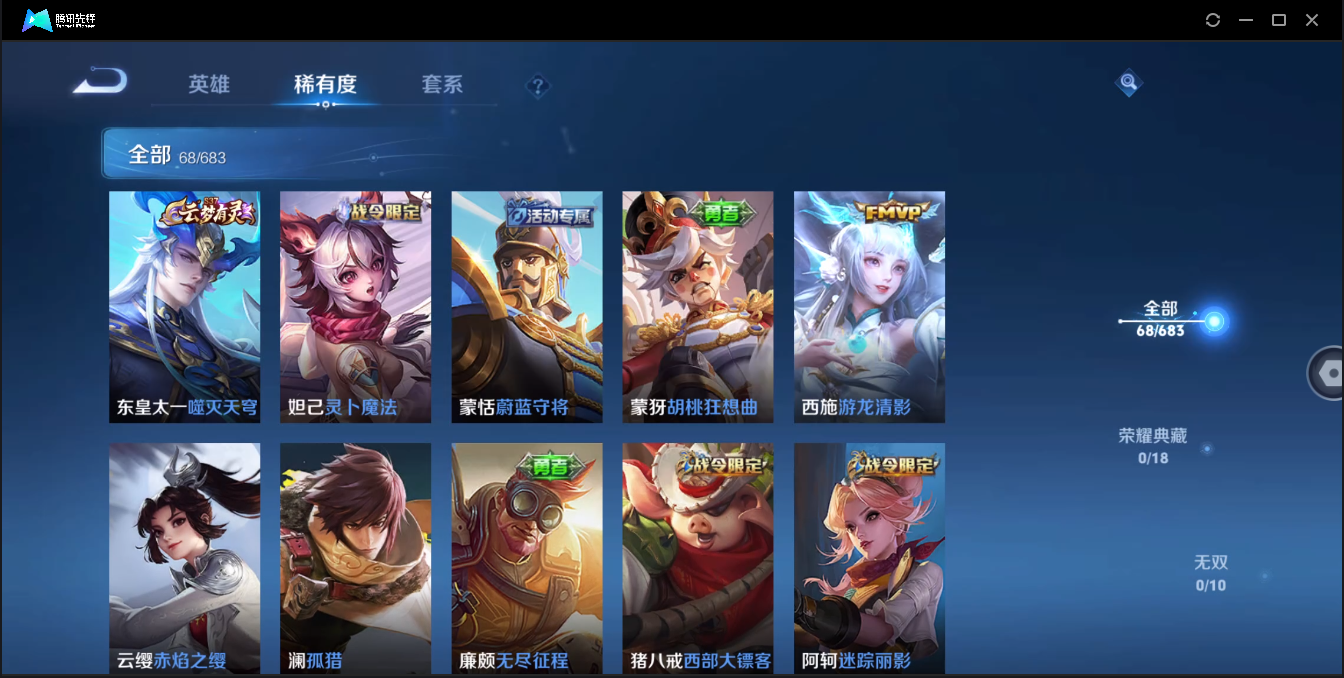Select the 妲己 灵卜魔法 skin card
Image resolution: width=1344 pixels, height=678 pixels.
[x=355, y=306]
